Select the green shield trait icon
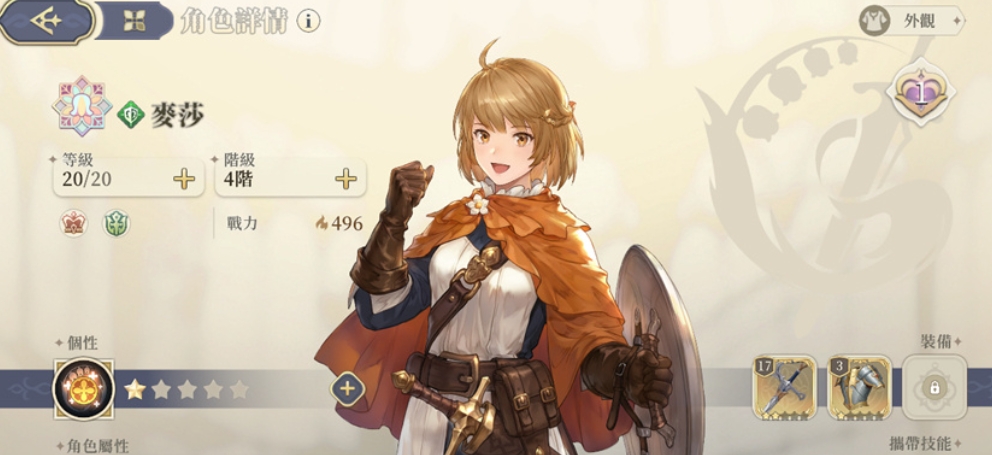Viewport: 992px width, 455px height. (x=116, y=224)
